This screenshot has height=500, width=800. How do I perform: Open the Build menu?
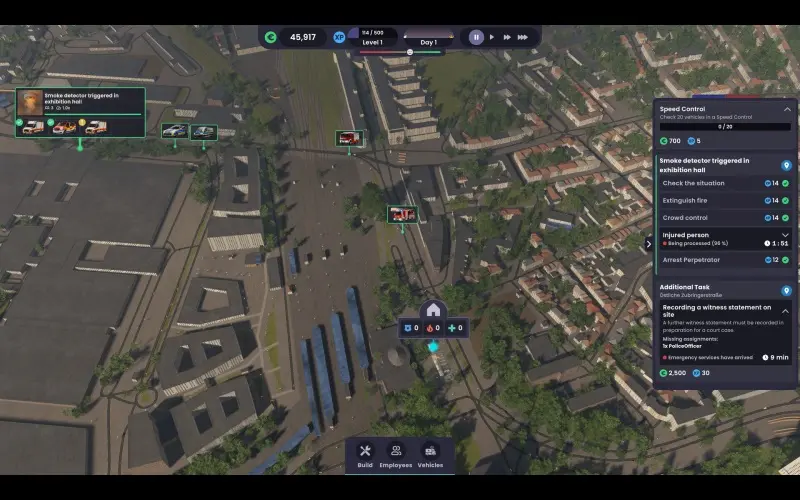(x=365, y=455)
